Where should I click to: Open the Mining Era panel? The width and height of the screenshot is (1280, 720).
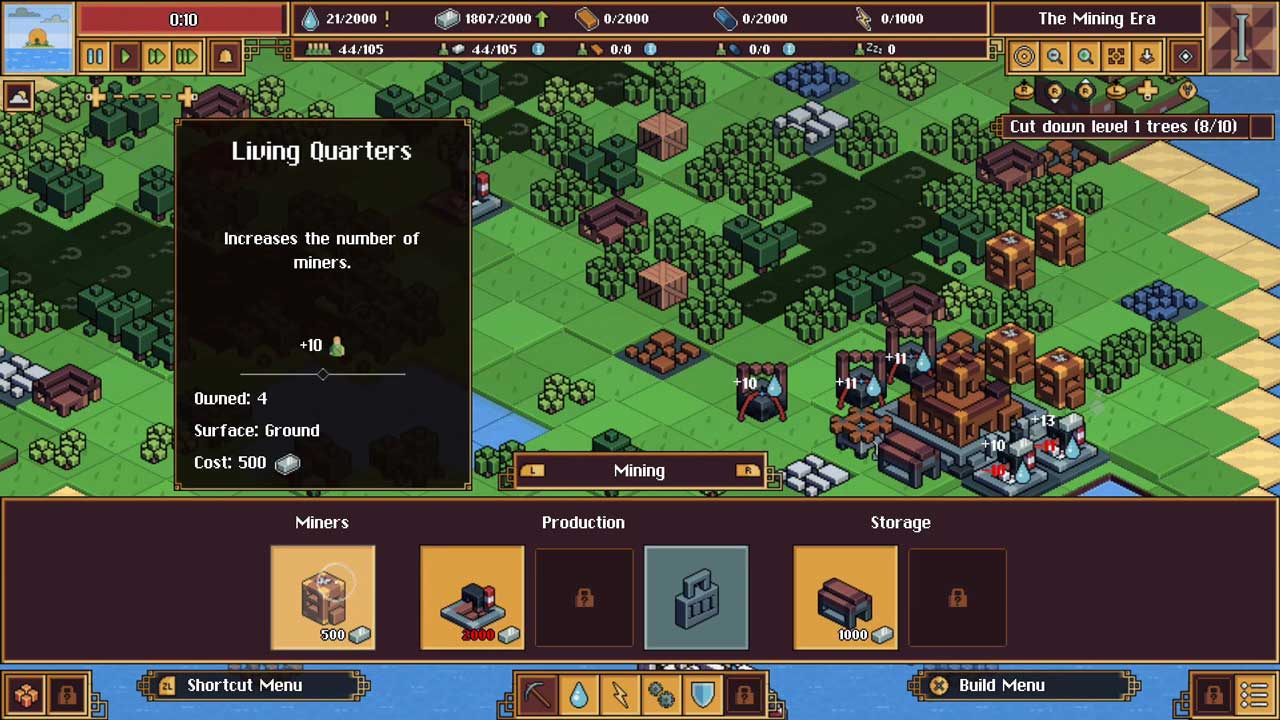click(1096, 19)
